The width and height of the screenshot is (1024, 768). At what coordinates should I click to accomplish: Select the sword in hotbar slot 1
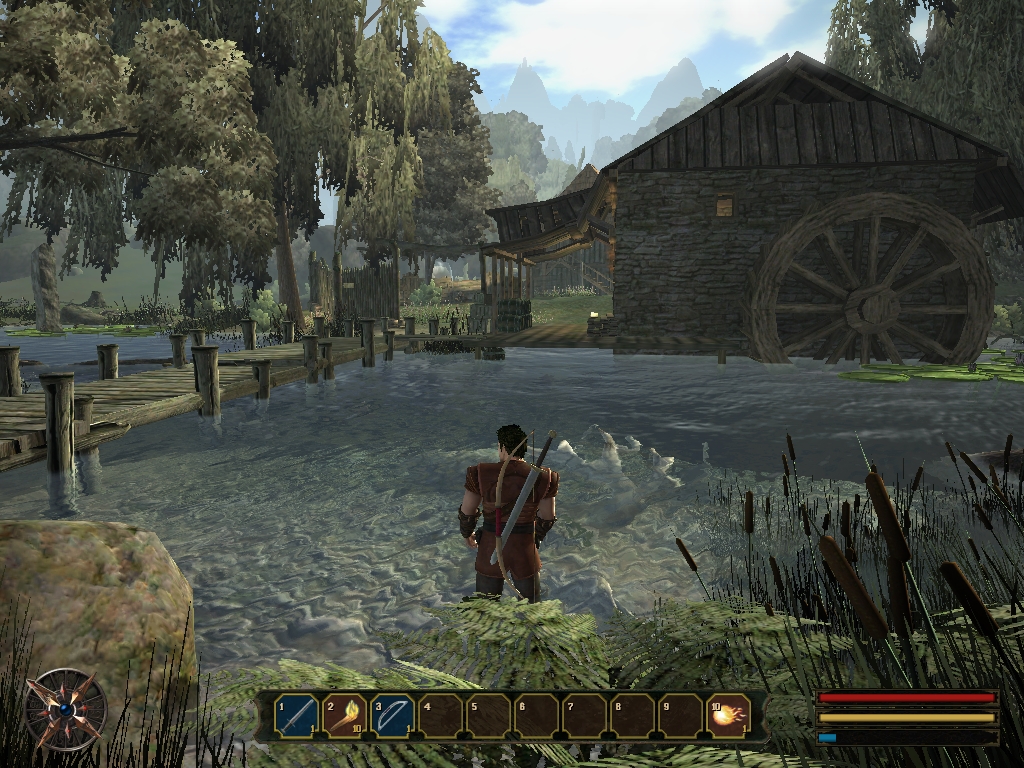pos(296,716)
